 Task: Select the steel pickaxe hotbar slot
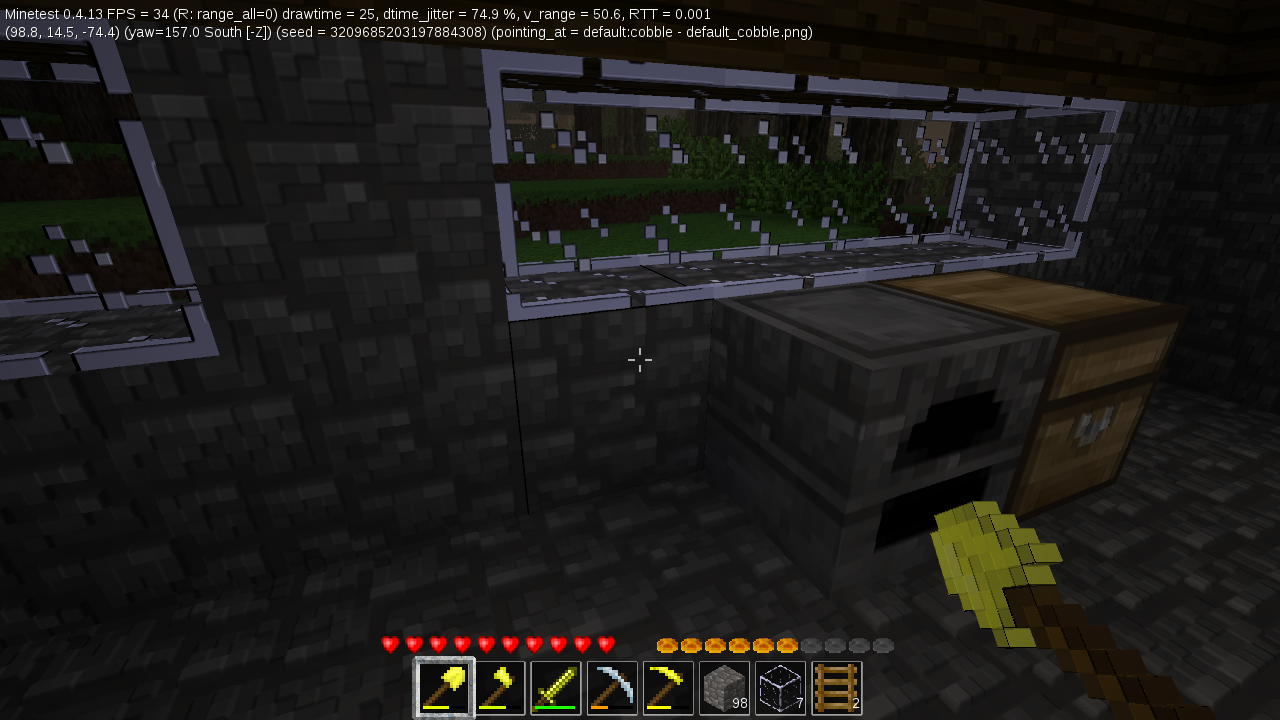coord(611,687)
